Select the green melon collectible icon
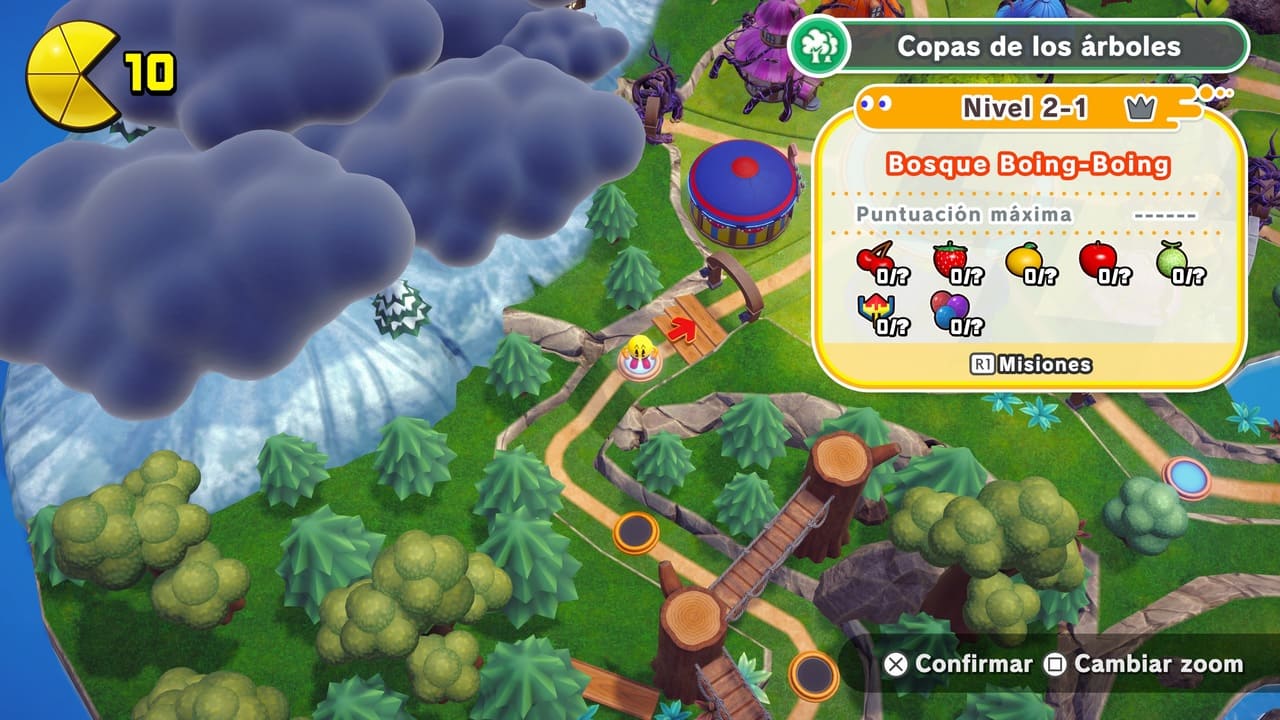The width and height of the screenshot is (1280, 720). click(1173, 261)
